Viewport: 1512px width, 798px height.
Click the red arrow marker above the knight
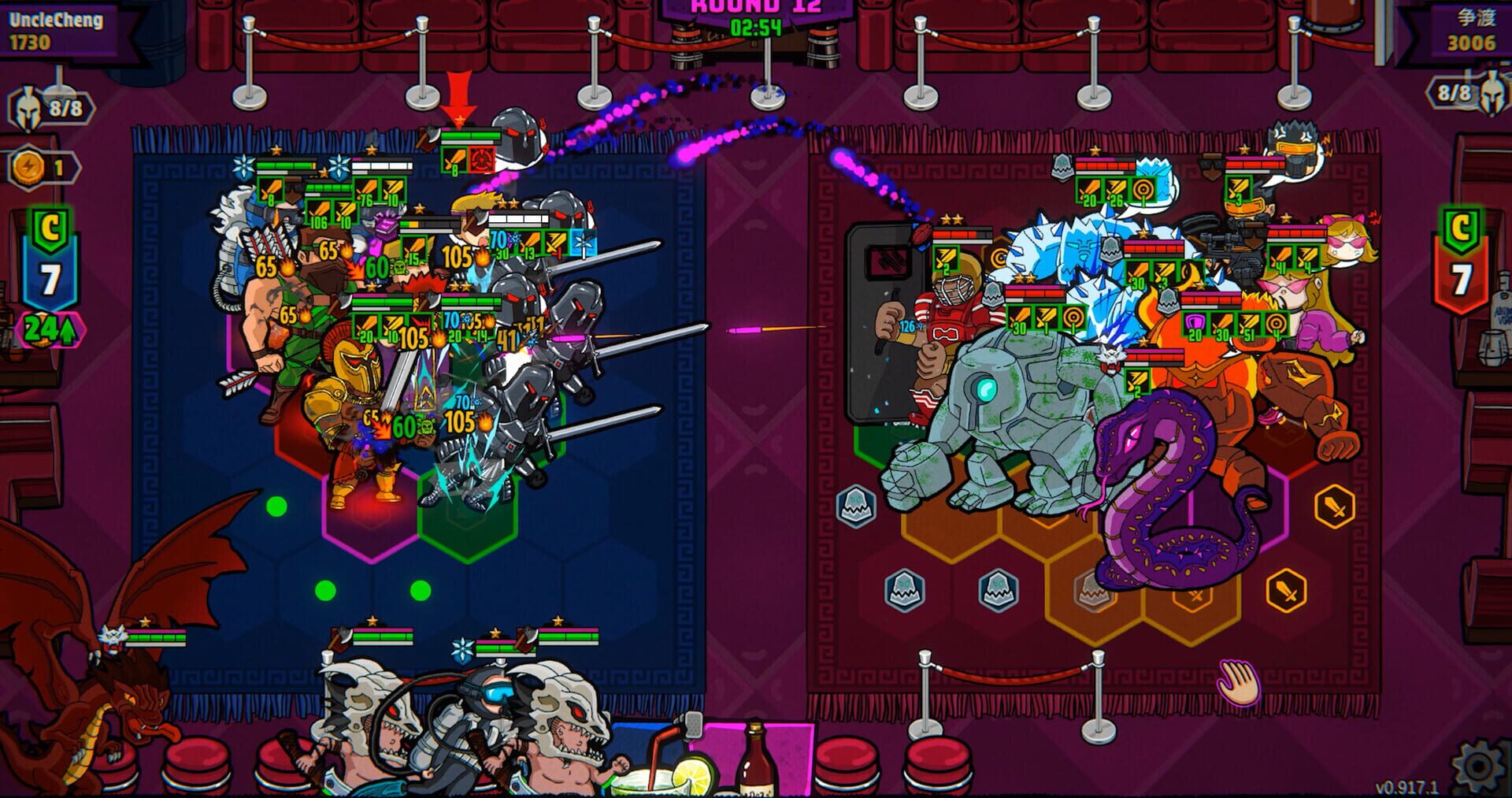461,95
